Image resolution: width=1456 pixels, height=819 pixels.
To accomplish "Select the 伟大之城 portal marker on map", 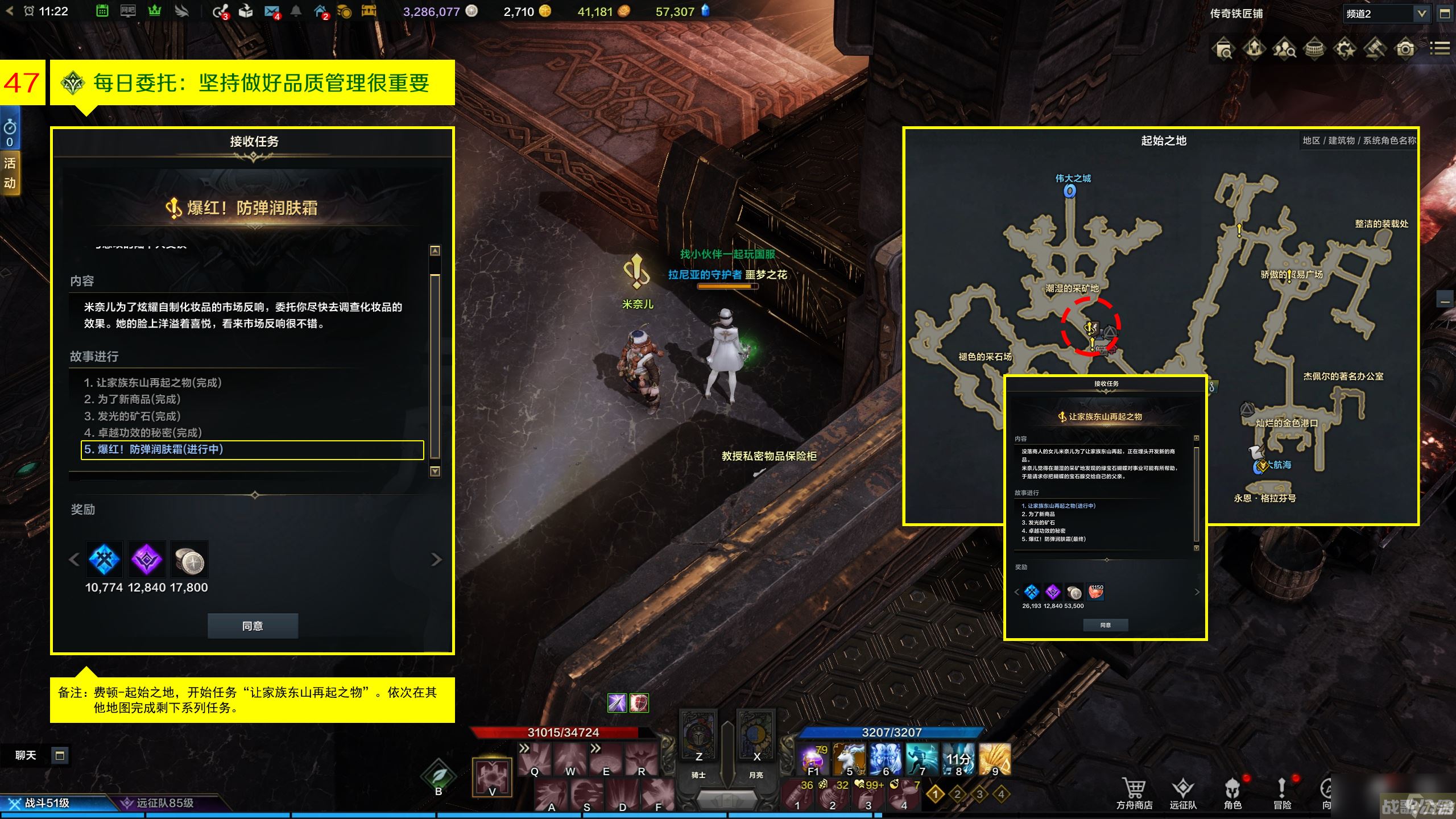I will pos(1069,192).
